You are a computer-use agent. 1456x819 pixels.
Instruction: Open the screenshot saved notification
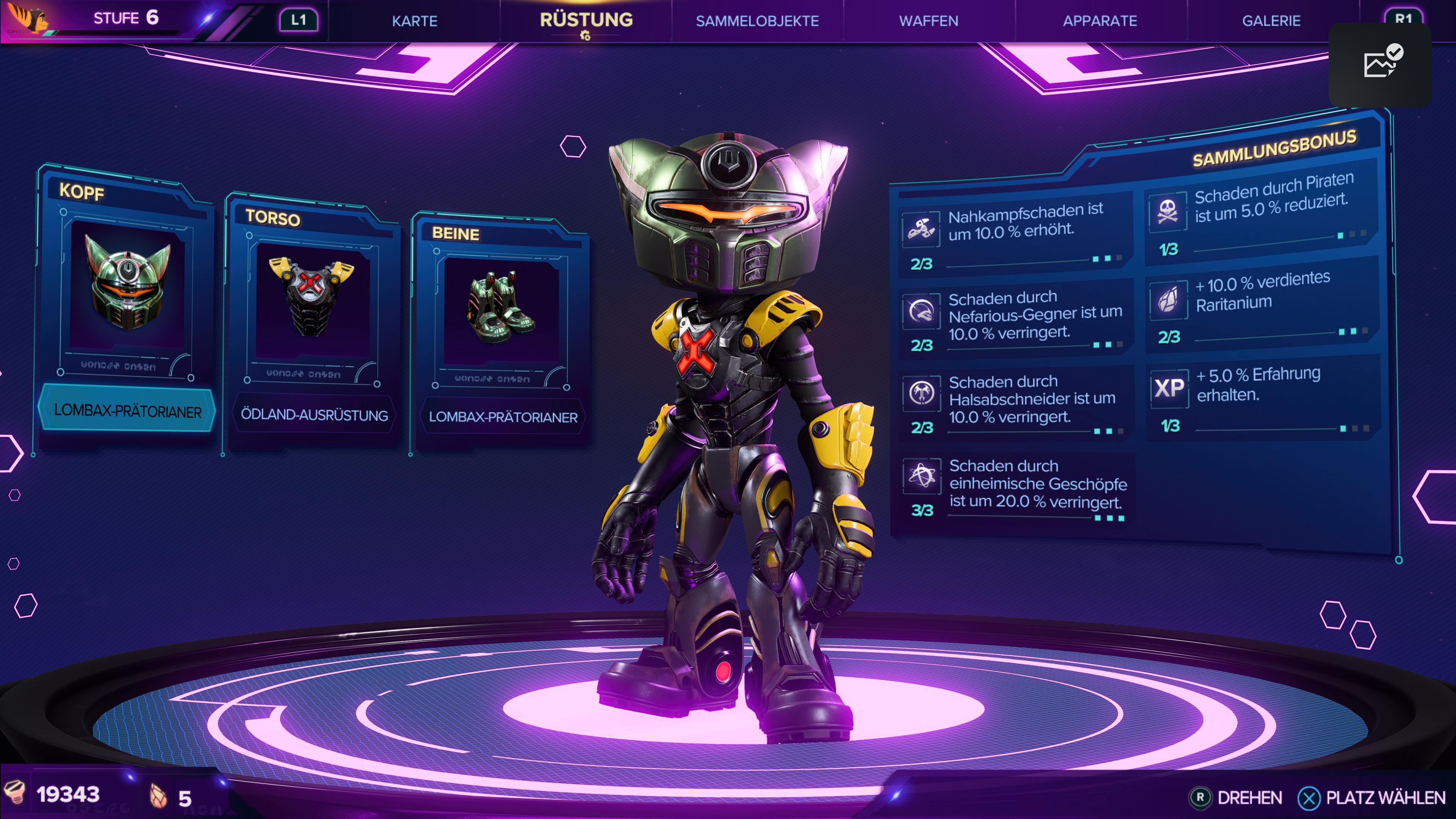click(1380, 64)
